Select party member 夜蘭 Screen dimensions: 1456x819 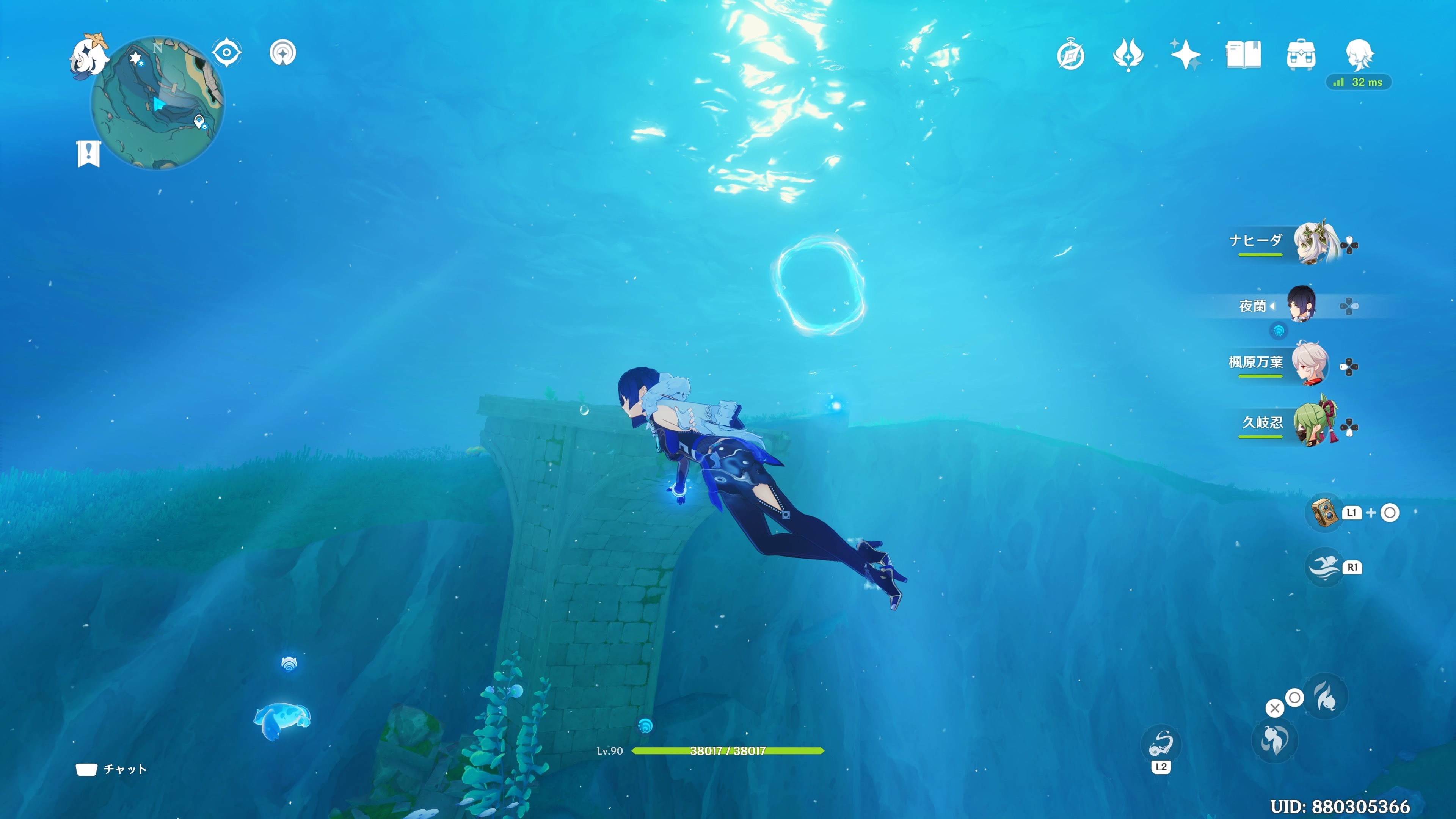(1301, 305)
